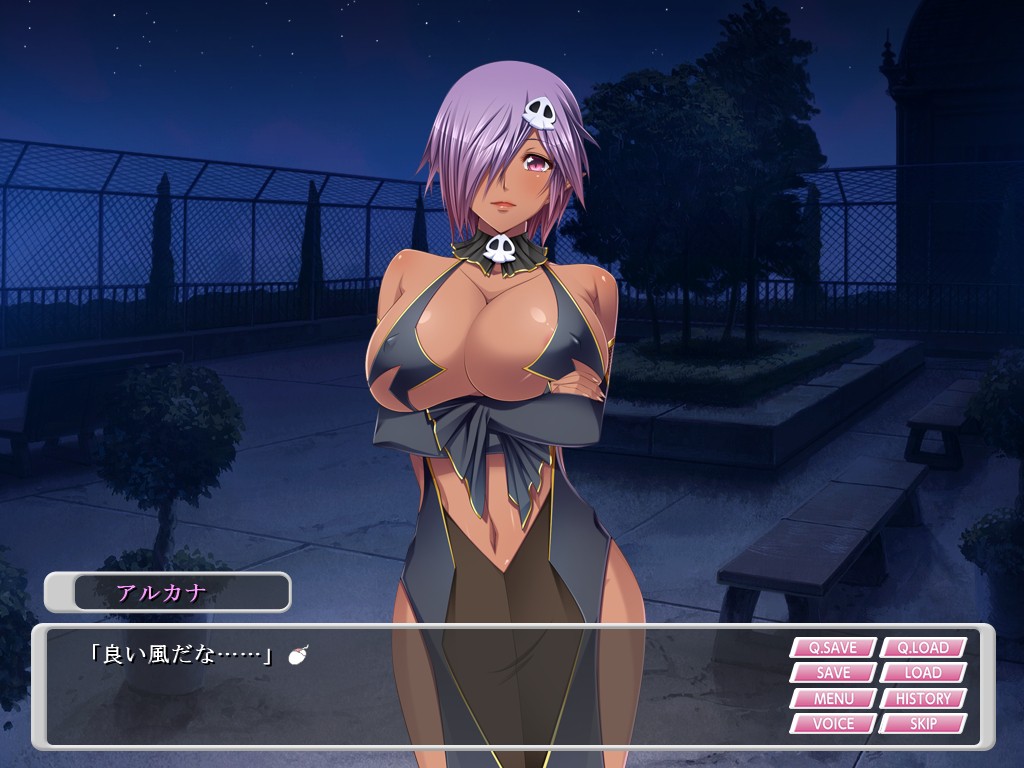Open the LOAD game screen
The width and height of the screenshot is (1024, 768).
click(x=923, y=673)
